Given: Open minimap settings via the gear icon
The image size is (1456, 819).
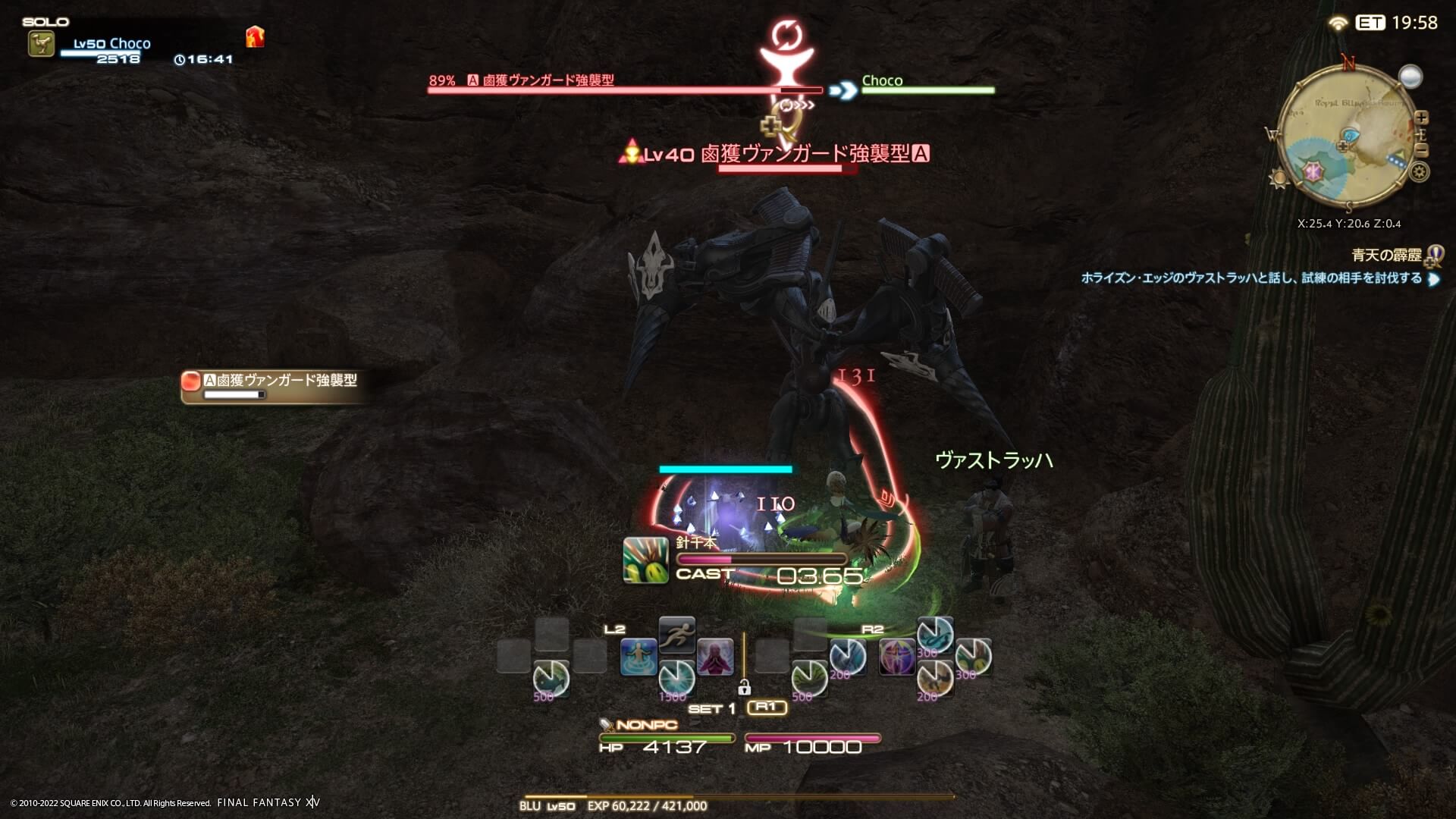Looking at the screenshot, I should [1420, 172].
